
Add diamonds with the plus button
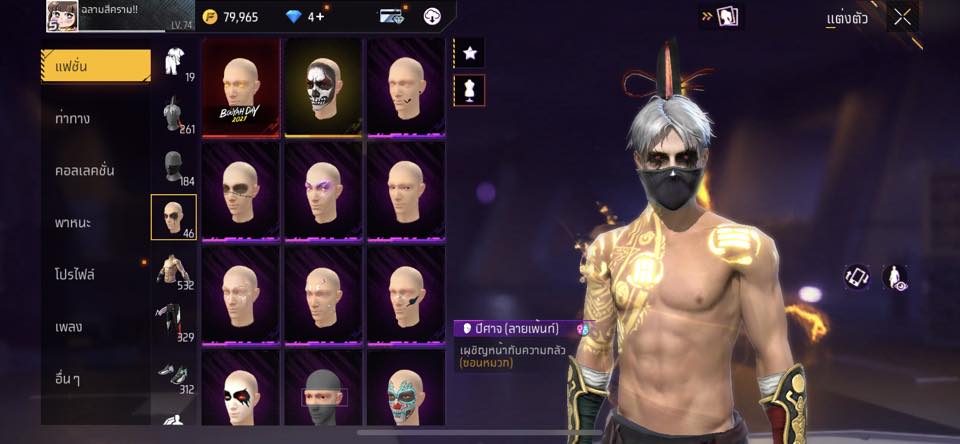[320, 17]
